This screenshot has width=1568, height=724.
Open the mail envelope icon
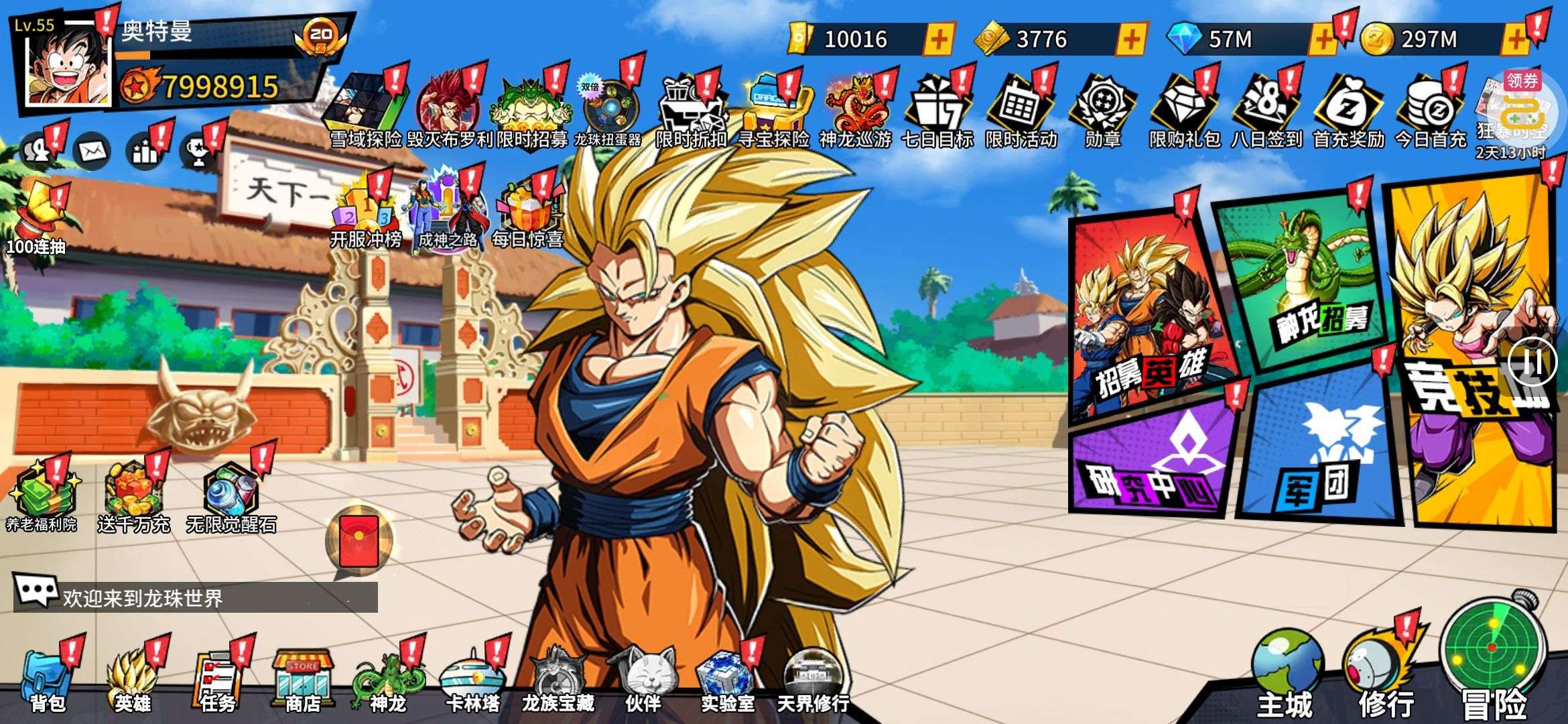tap(92, 152)
